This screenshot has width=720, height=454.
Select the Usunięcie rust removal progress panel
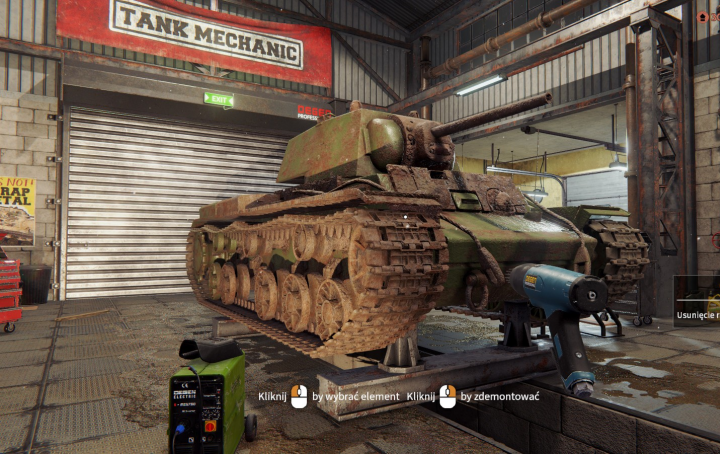click(697, 301)
